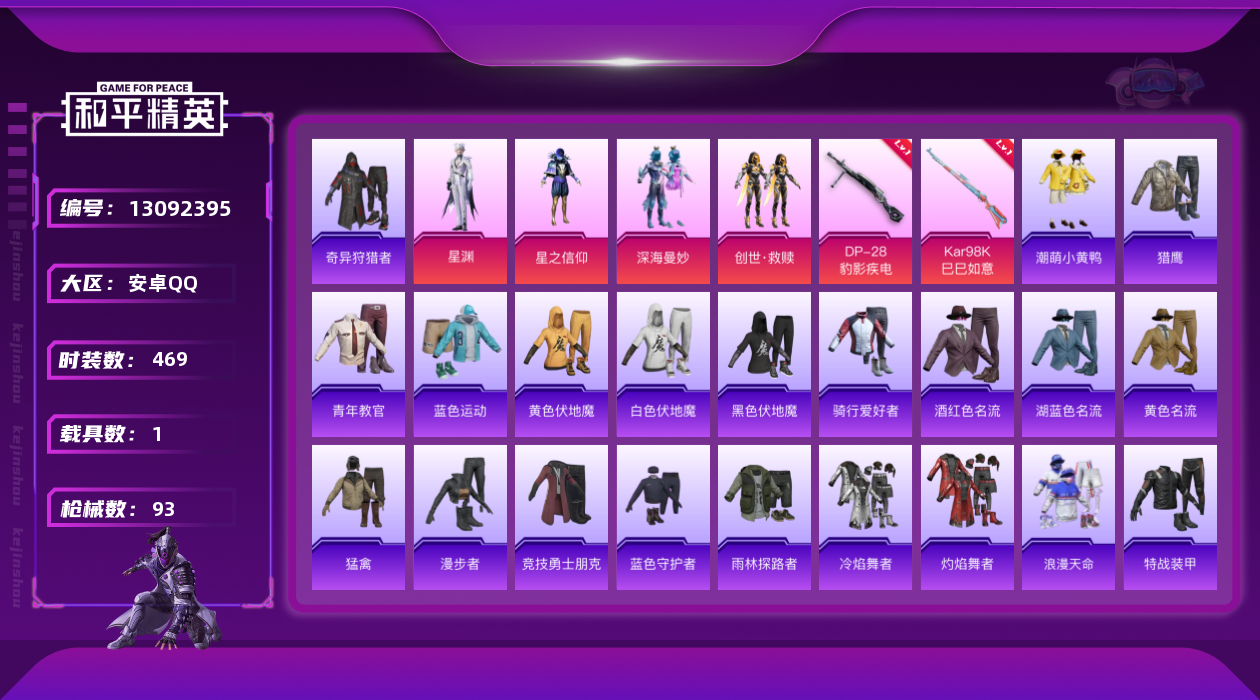Select the DP-28 豹影疾电 weapon skin
This screenshot has width=1260, height=700.
pos(866,211)
